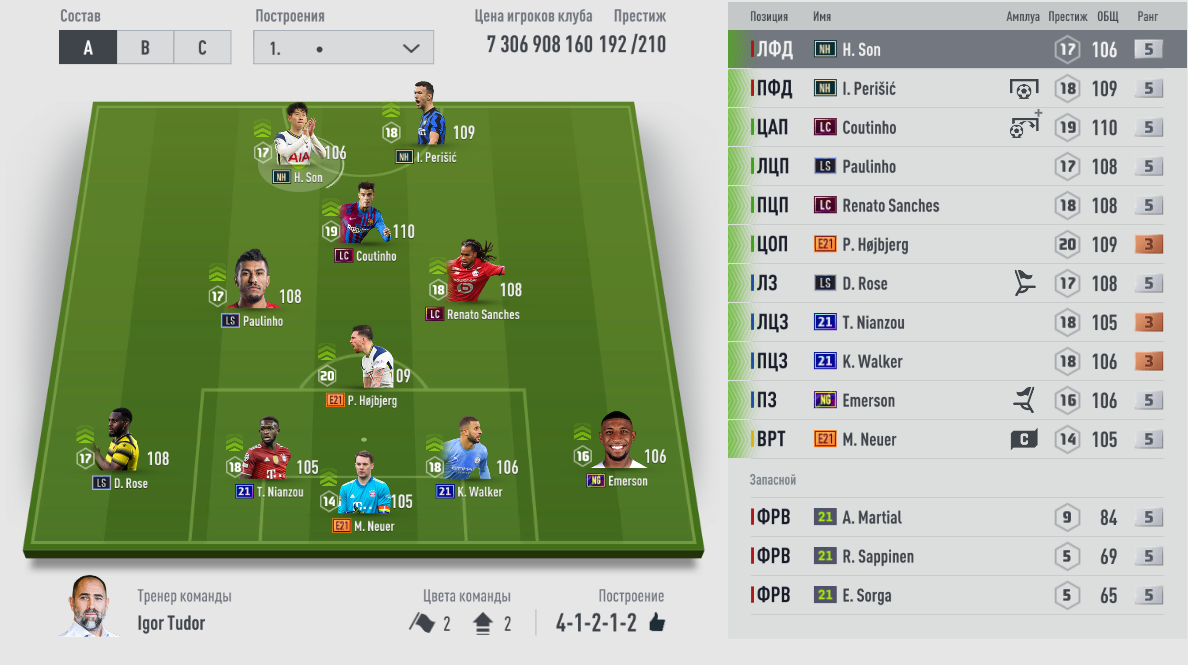The width and height of the screenshot is (1188, 665).
Task: Switch to squad tab C
Action: 202,48
